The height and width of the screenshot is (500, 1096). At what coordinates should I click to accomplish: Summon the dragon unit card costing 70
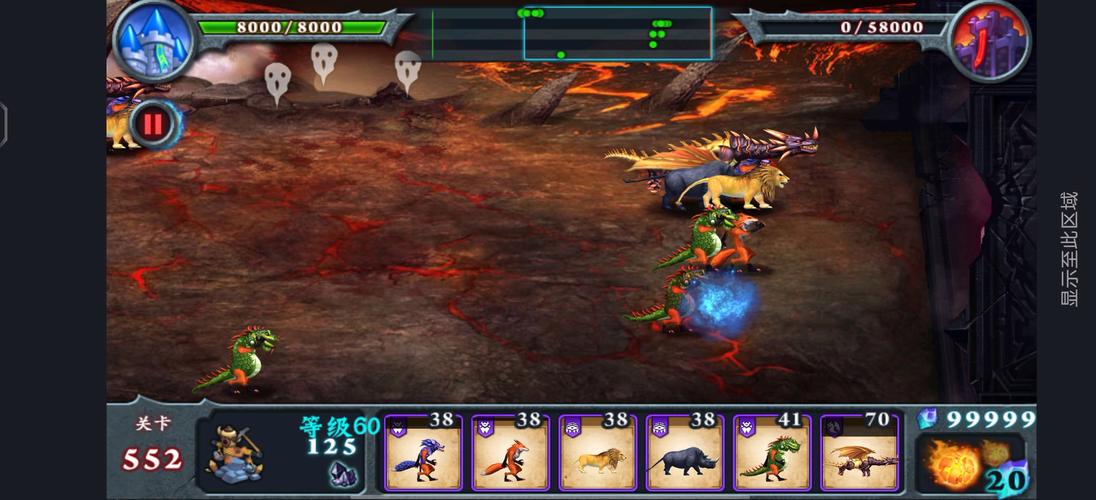click(x=860, y=455)
